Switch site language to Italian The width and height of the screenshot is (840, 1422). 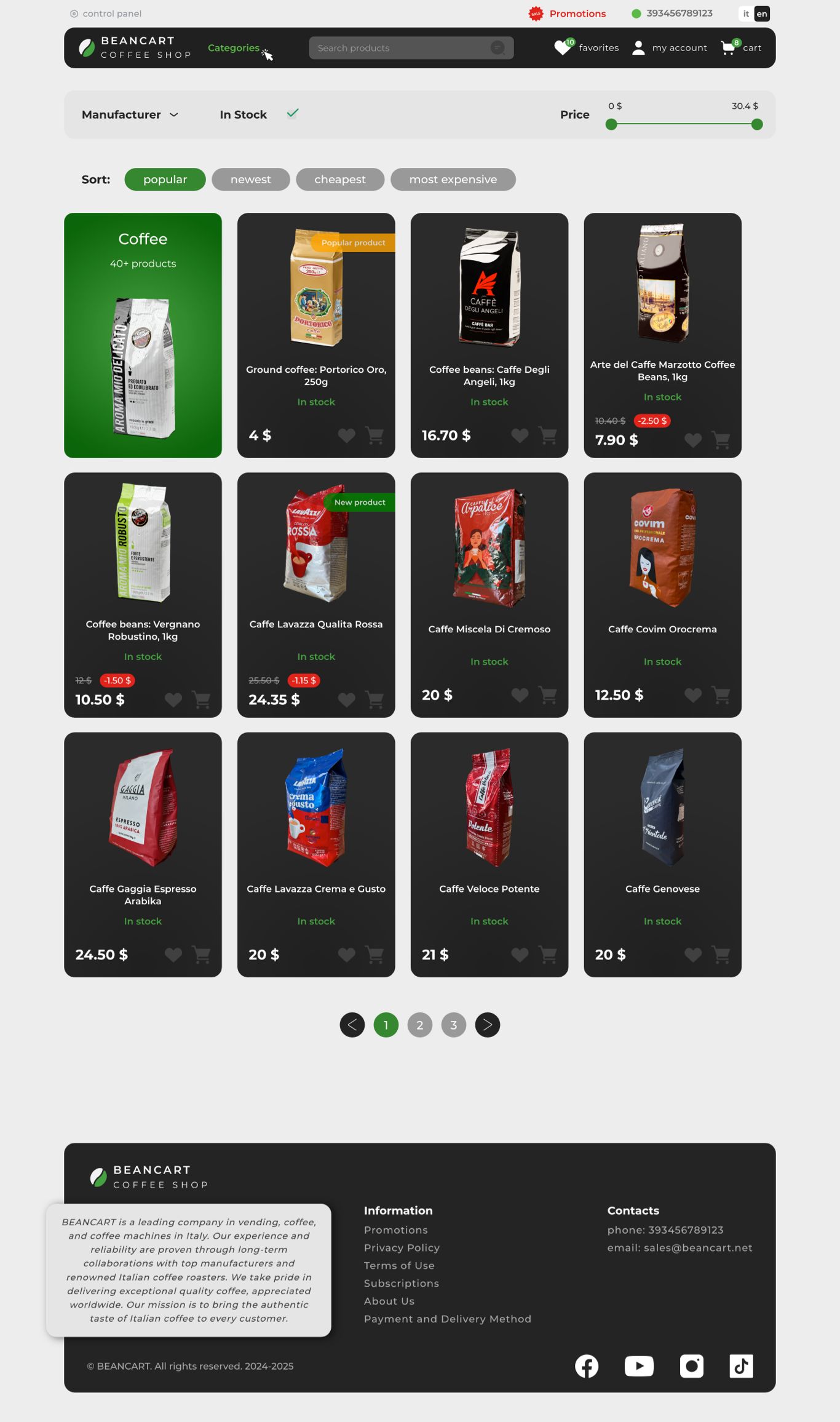[746, 14]
